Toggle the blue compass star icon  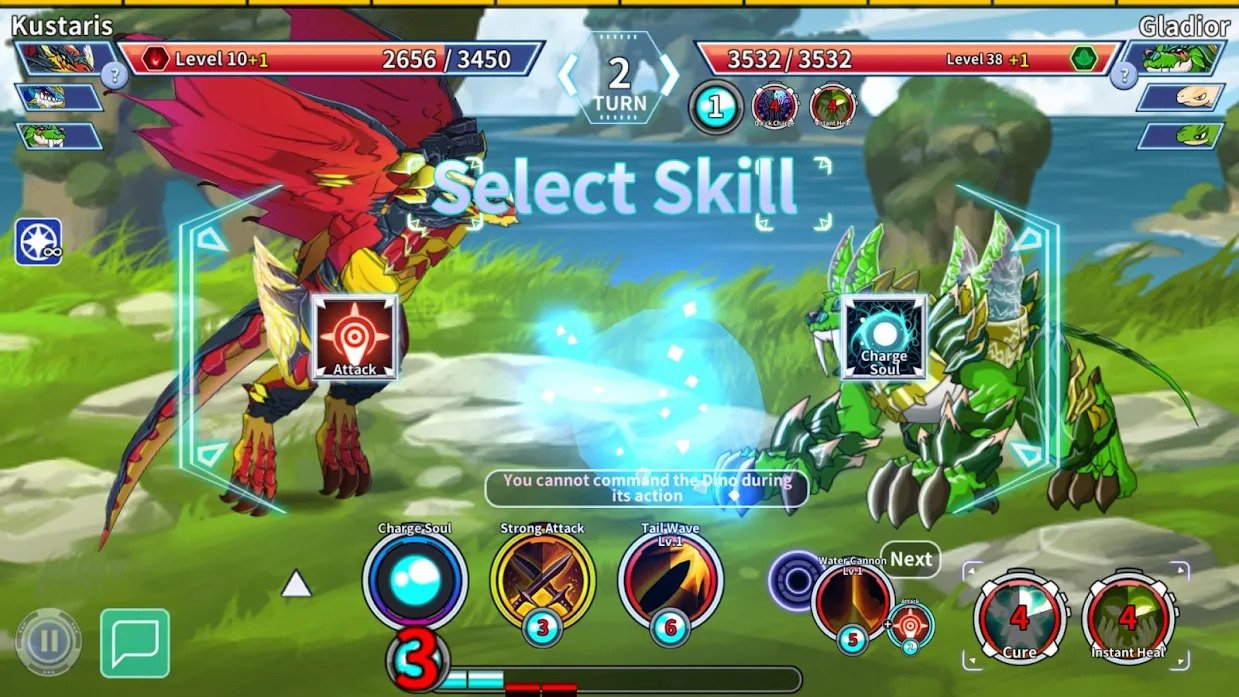point(38,242)
